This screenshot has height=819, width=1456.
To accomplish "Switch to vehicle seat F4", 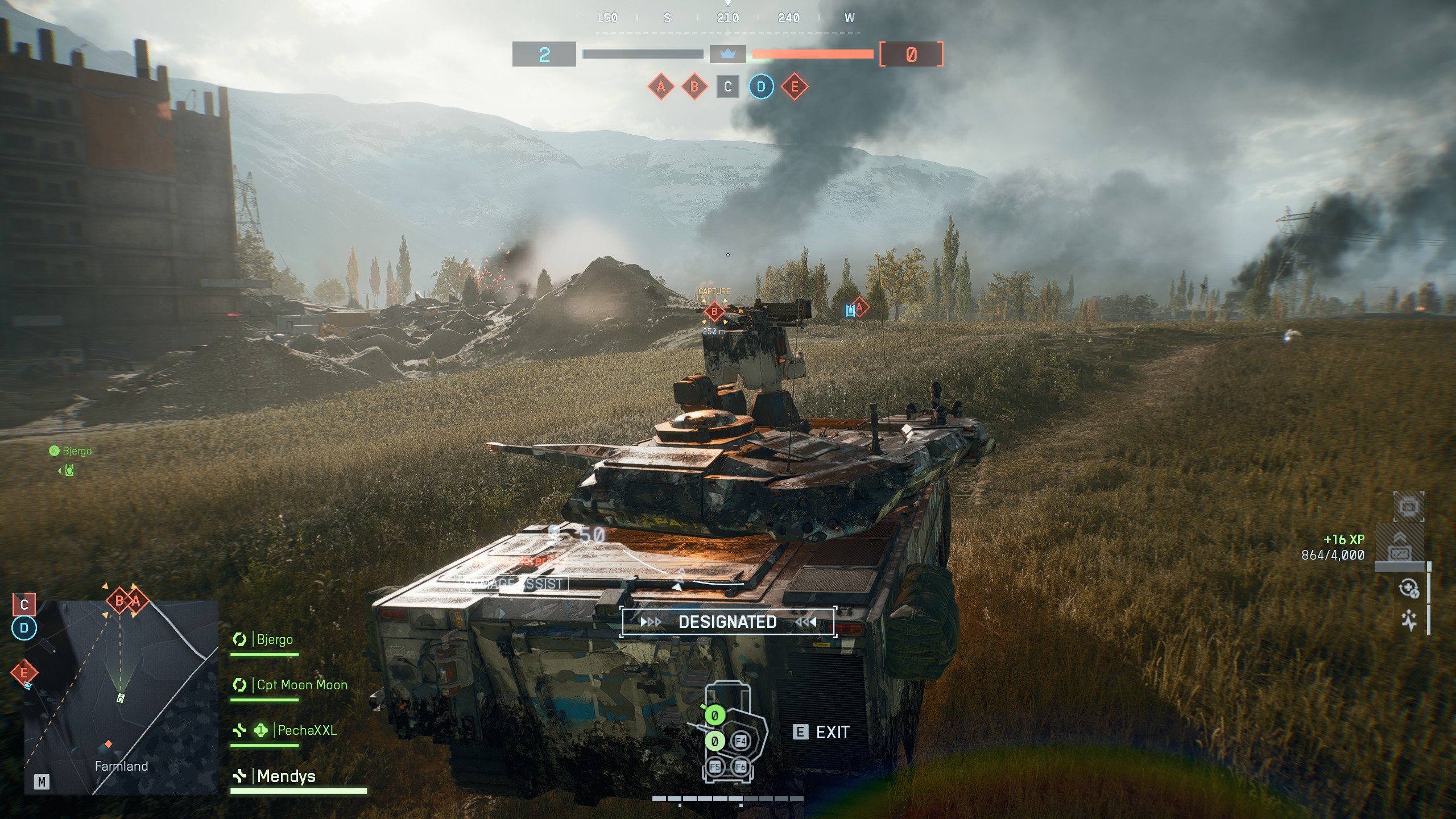I will coord(740,741).
